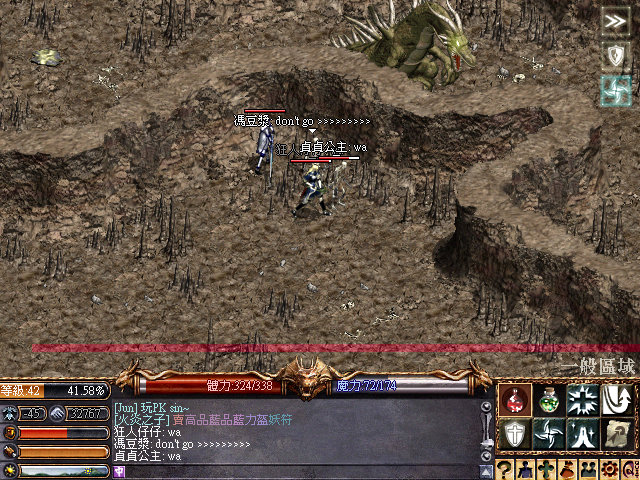Use the green potion in the hotbar
640x480 pixels.
click(x=548, y=401)
